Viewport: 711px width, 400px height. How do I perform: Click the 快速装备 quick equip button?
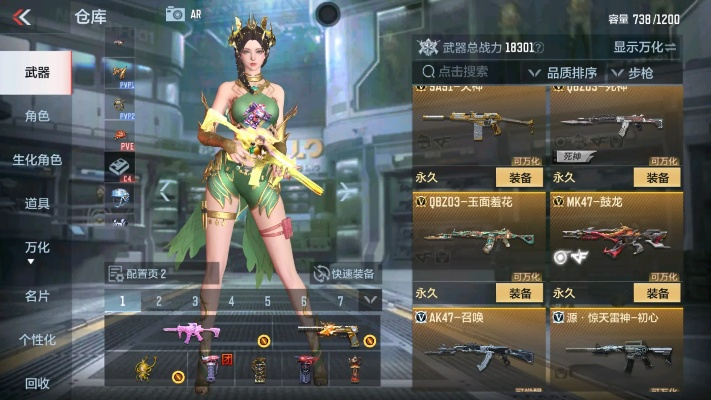coord(344,274)
